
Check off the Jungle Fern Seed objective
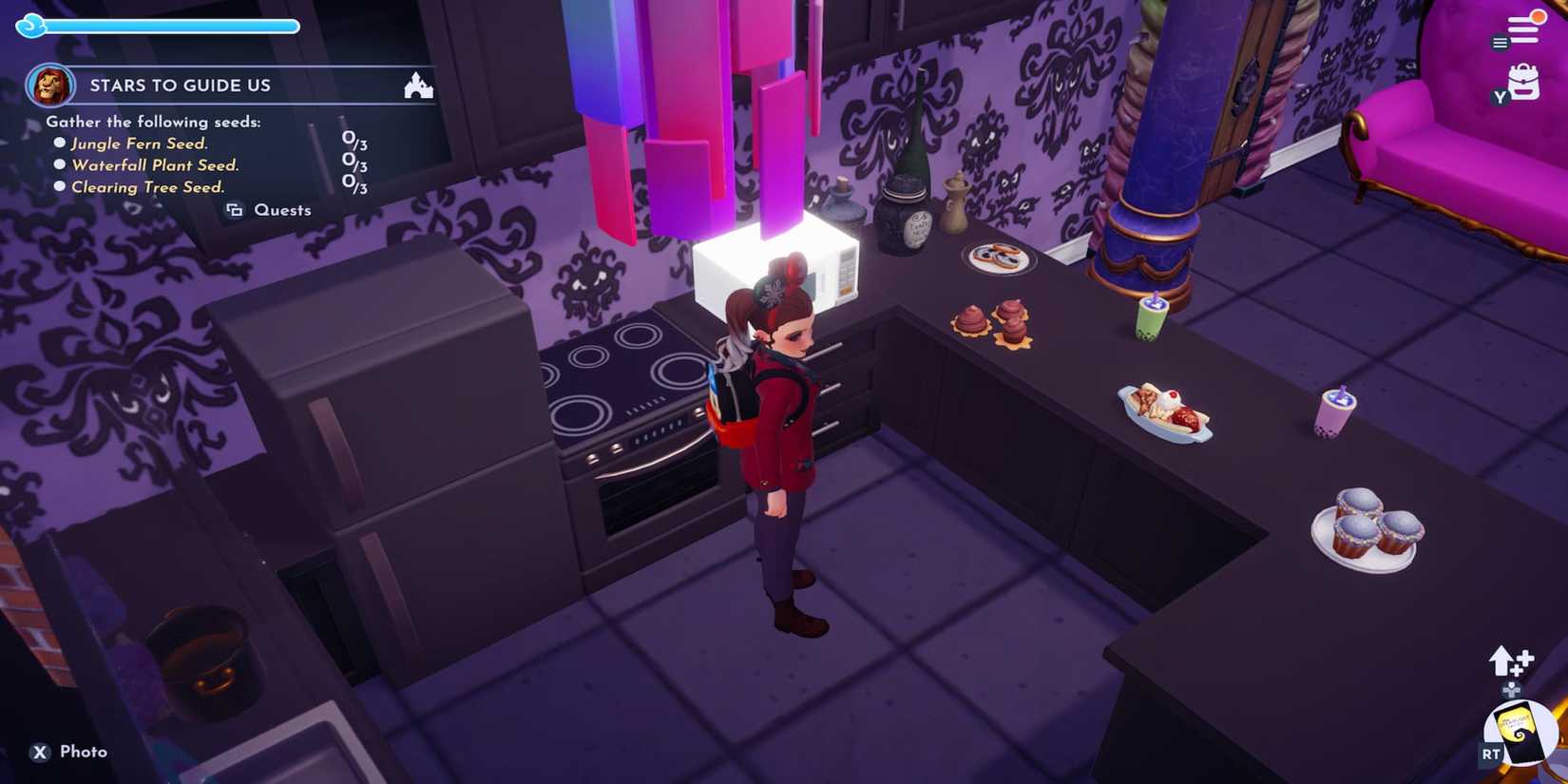[x=61, y=143]
